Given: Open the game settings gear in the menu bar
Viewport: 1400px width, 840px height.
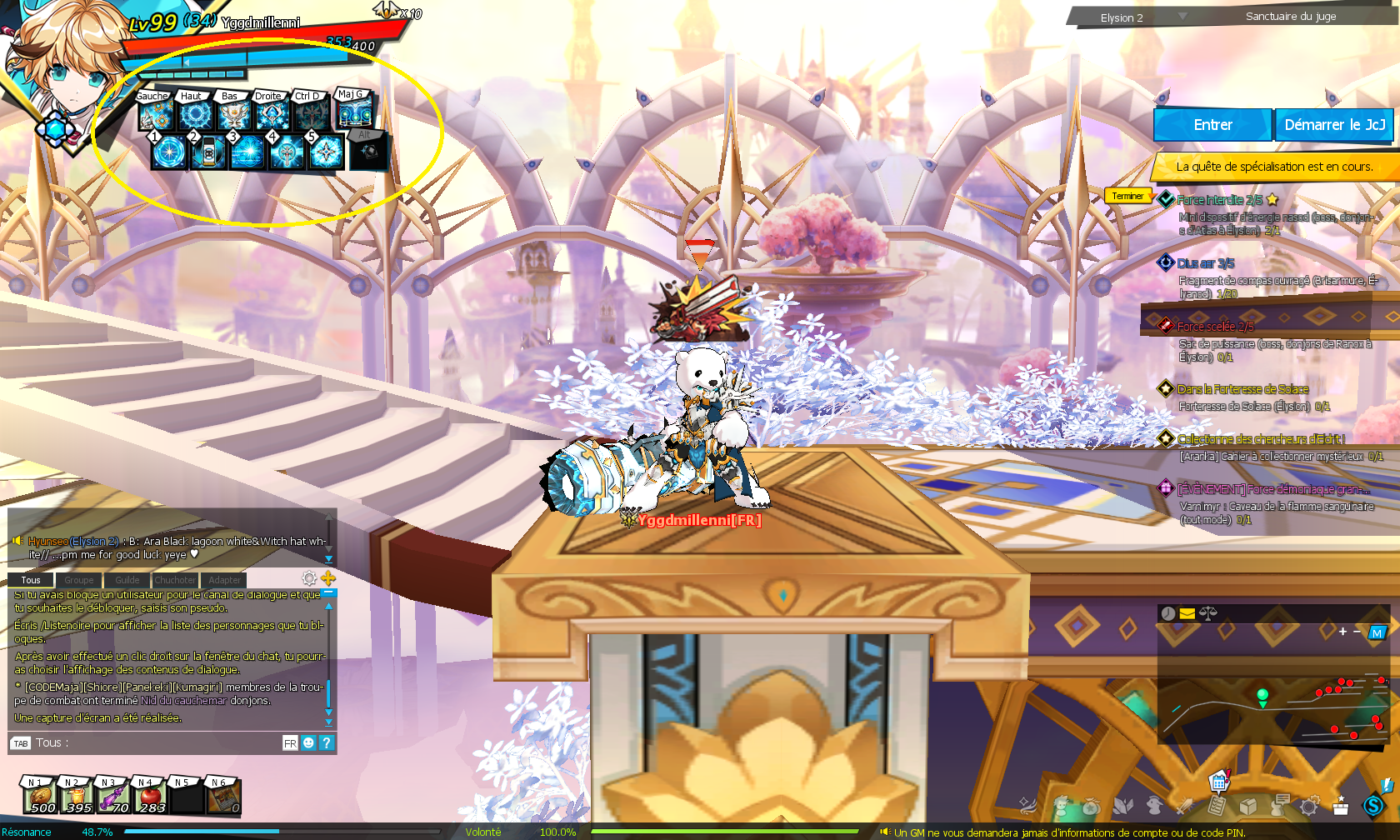Looking at the screenshot, I should pos(1309,806).
